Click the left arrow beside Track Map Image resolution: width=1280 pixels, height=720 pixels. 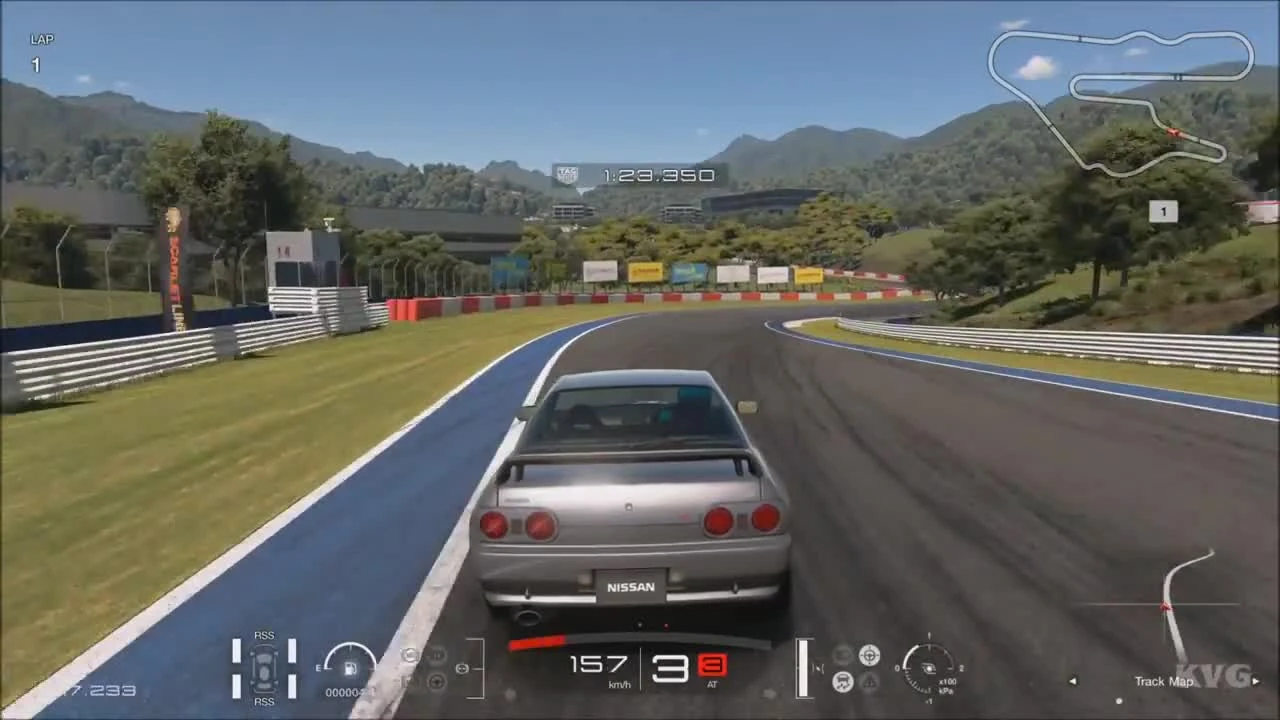[1072, 680]
